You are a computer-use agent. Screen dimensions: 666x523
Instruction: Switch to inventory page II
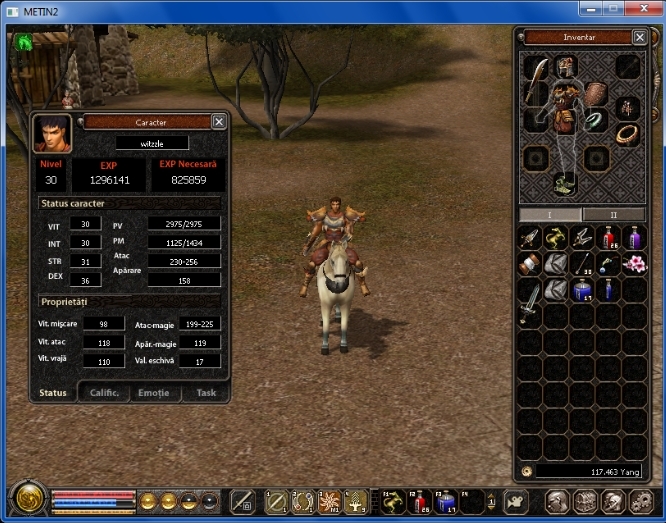click(613, 215)
